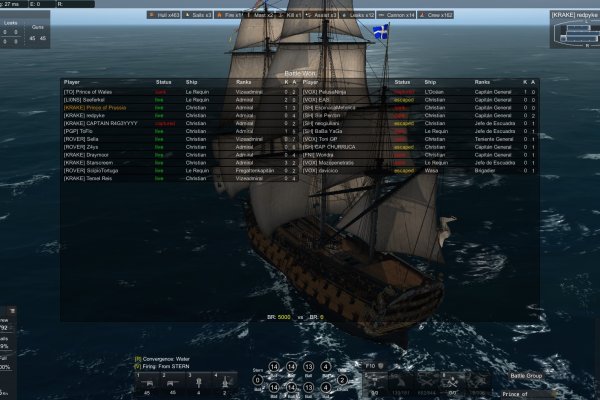Toggle the Convergence: Water setting
This screenshot has height=400, width=600.
pos(164,358)
